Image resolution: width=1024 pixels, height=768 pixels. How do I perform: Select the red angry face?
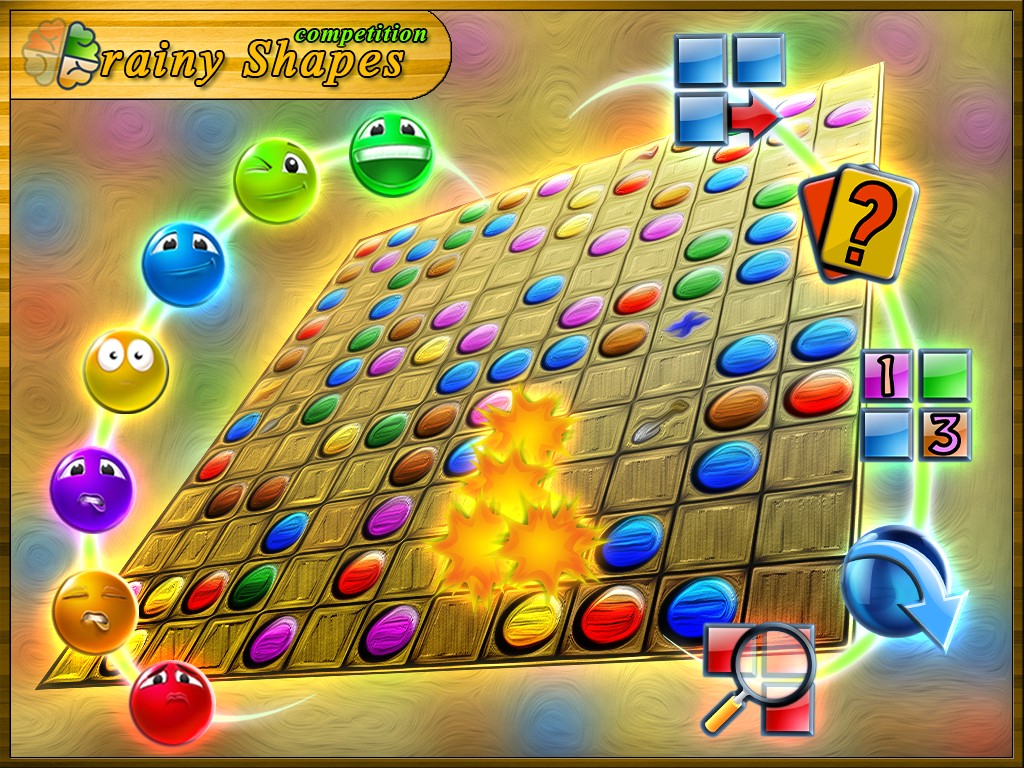point(171,702)
